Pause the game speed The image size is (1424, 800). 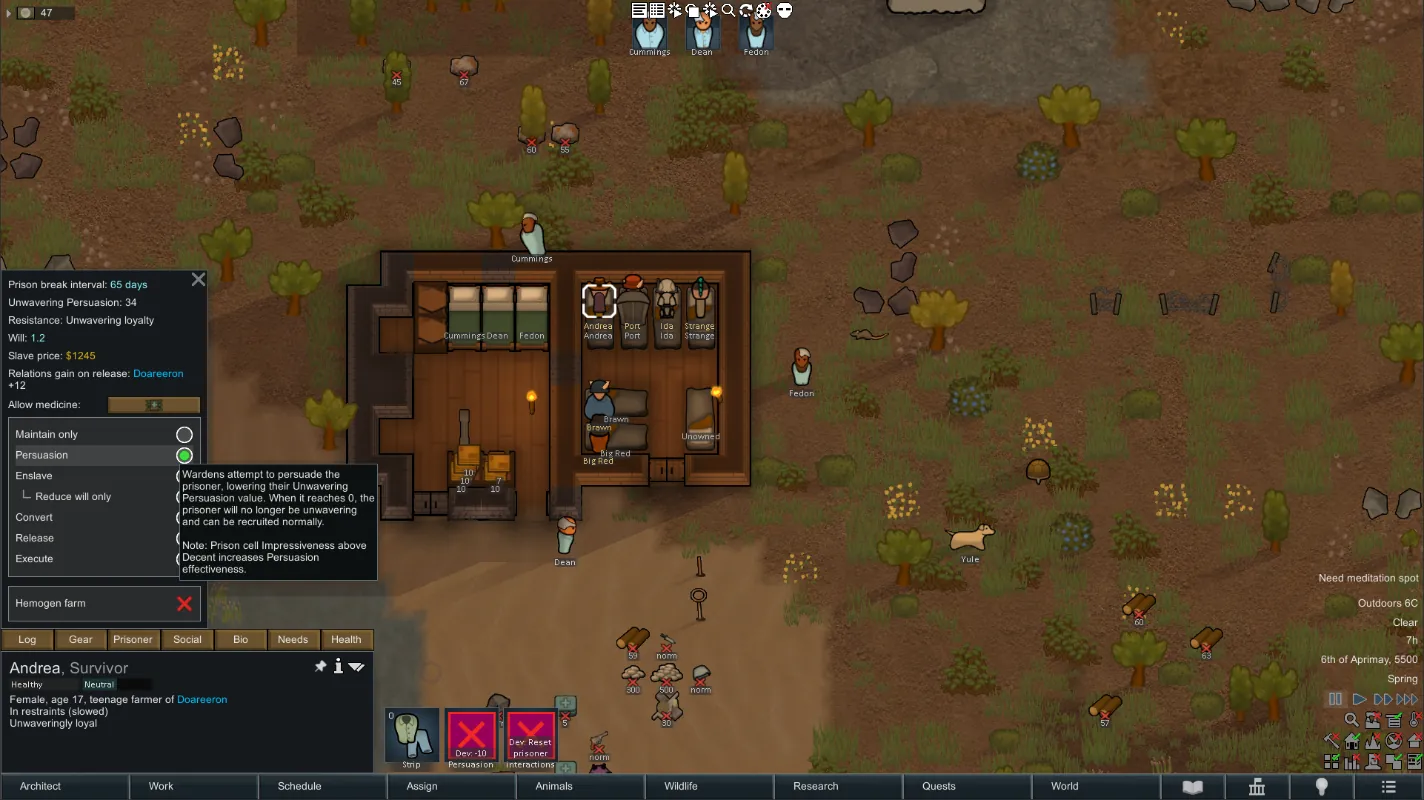1335,699
